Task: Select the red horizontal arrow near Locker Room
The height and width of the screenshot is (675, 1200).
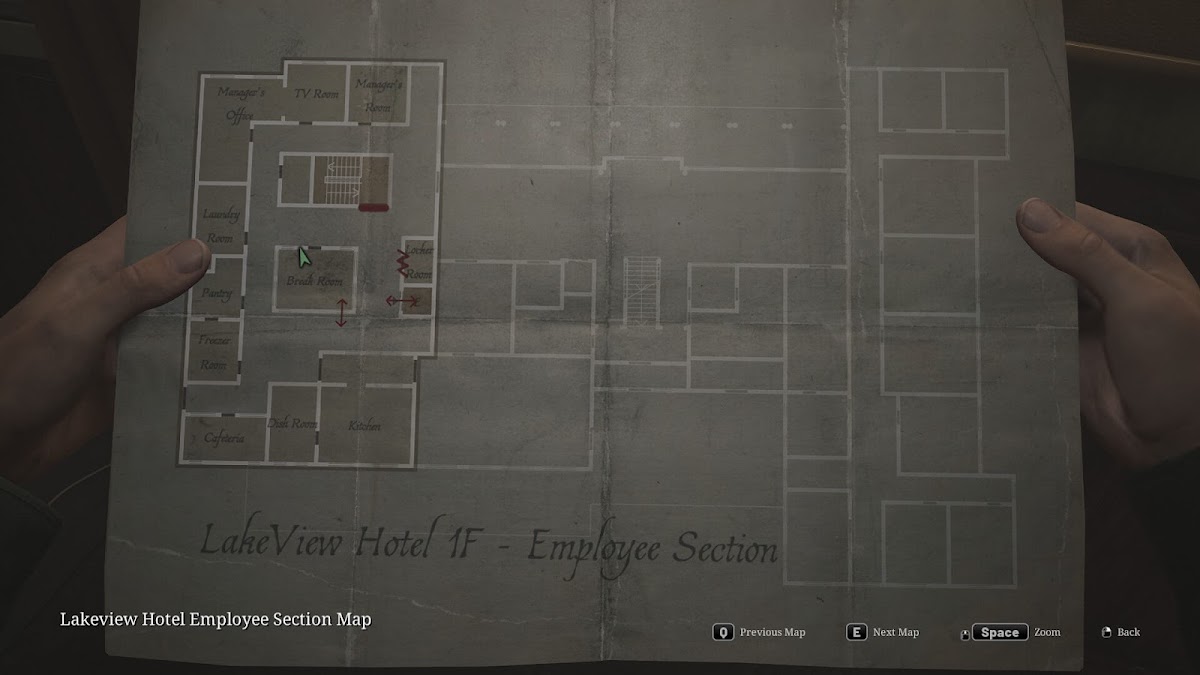Action: [x=402, y=300]
